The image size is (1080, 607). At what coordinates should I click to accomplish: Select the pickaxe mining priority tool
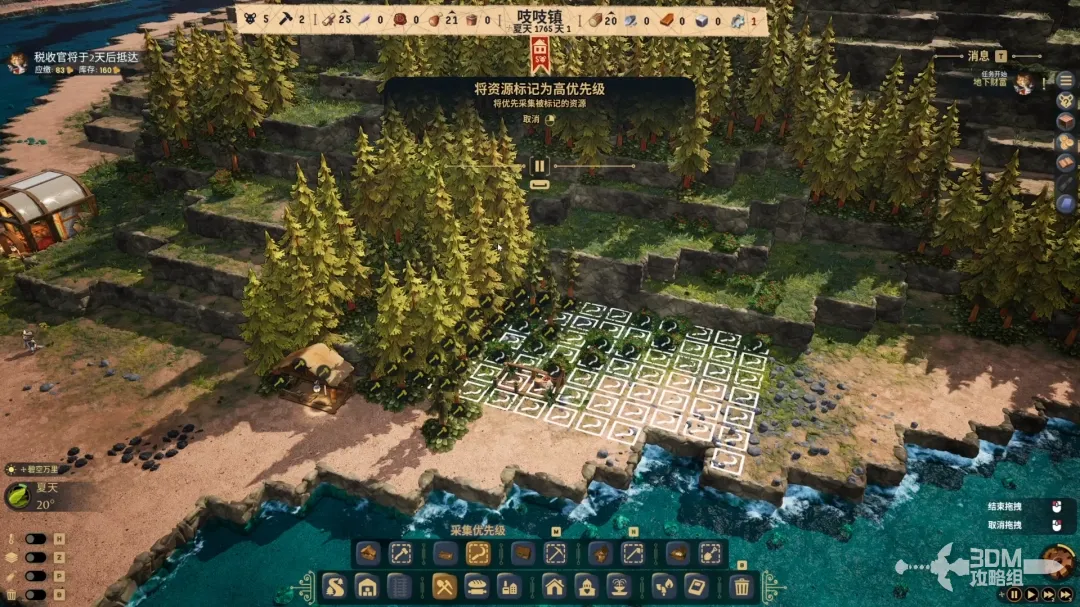[555, 553]
